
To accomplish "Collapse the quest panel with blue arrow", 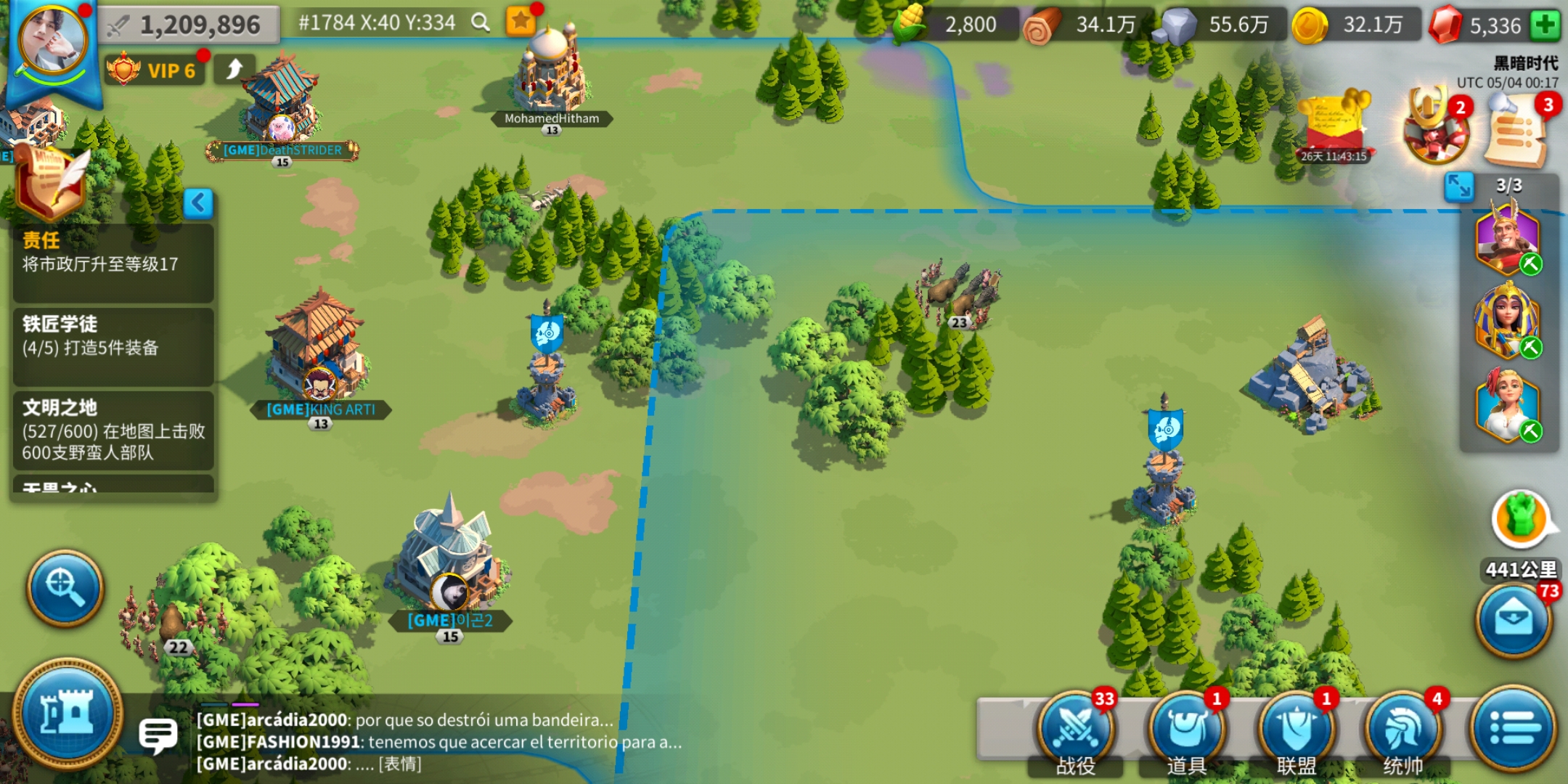I will [x=198, y=203].
